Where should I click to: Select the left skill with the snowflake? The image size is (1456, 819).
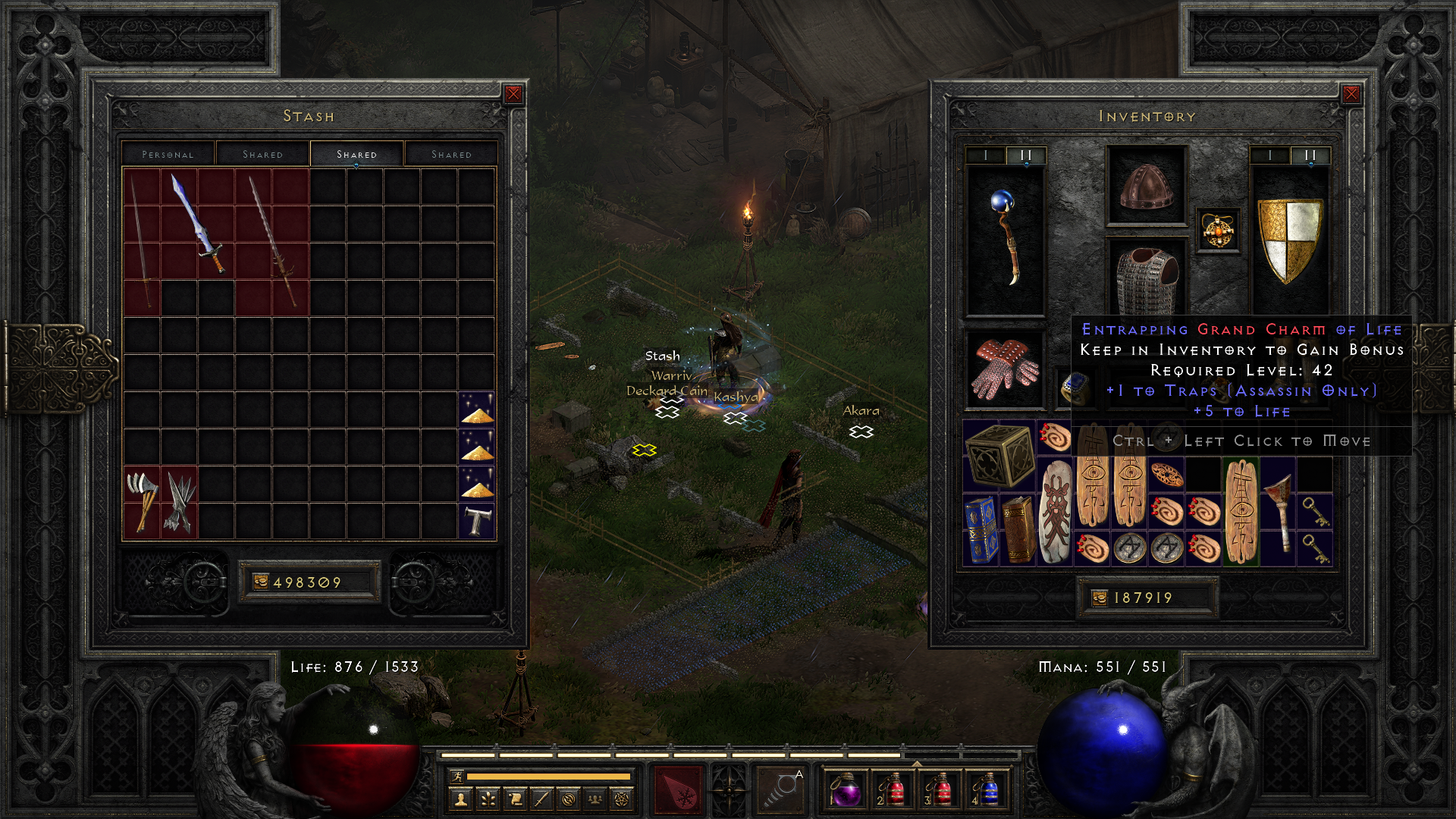pyautogui.click(x=679, y=789)
